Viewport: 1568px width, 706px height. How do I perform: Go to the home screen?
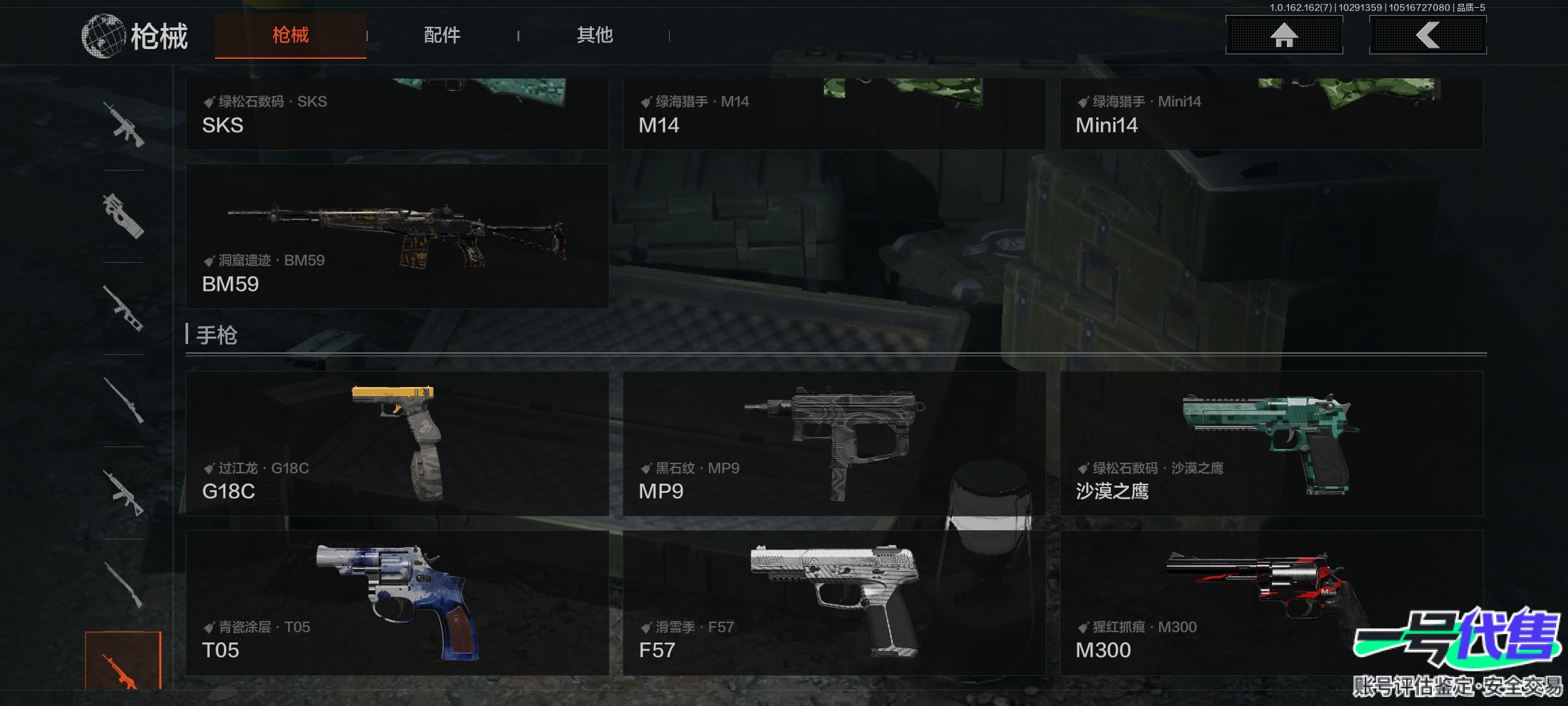point(1284,35)
